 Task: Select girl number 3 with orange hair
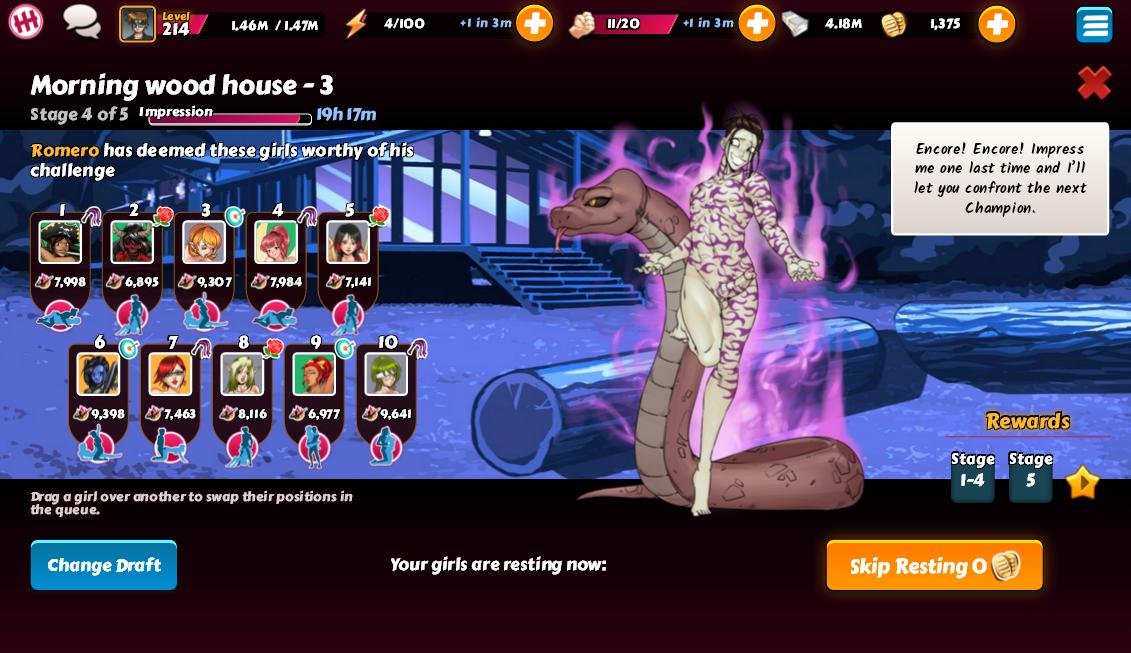click(x=204, y=242)
